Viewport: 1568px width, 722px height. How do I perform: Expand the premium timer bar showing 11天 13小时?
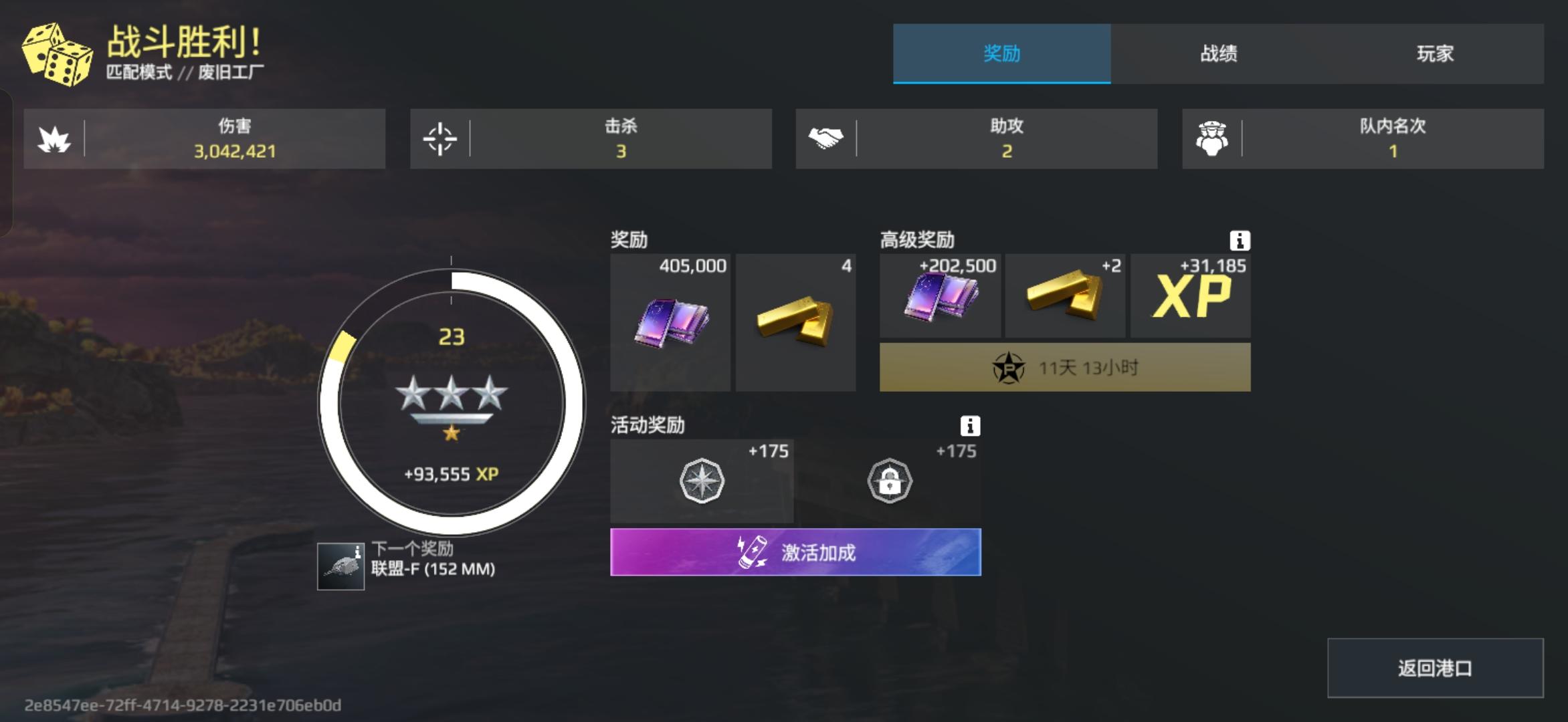pyautogui.click(x=1064, y=366)
